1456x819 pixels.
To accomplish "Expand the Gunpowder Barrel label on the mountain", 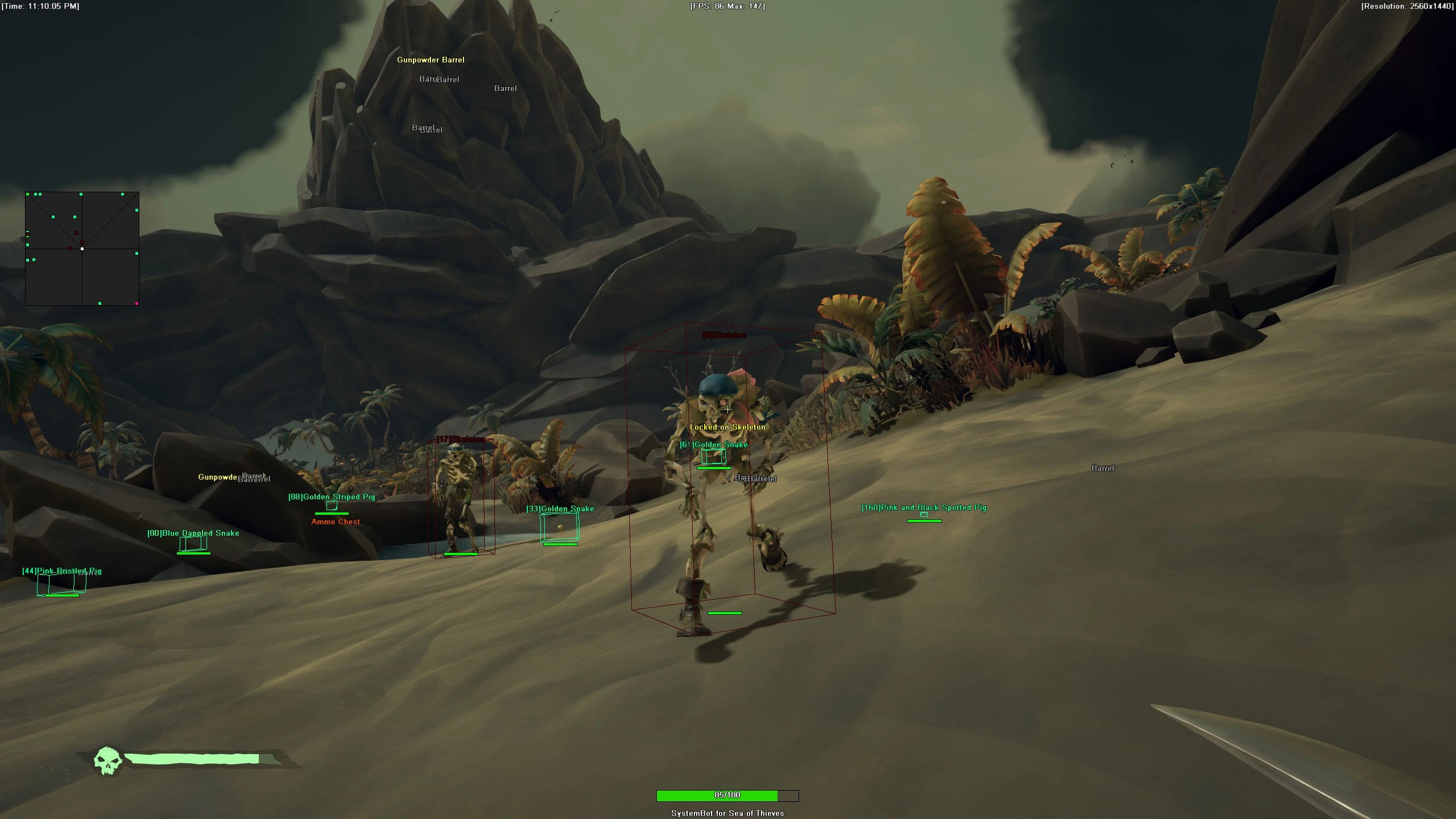I will 431,60.
